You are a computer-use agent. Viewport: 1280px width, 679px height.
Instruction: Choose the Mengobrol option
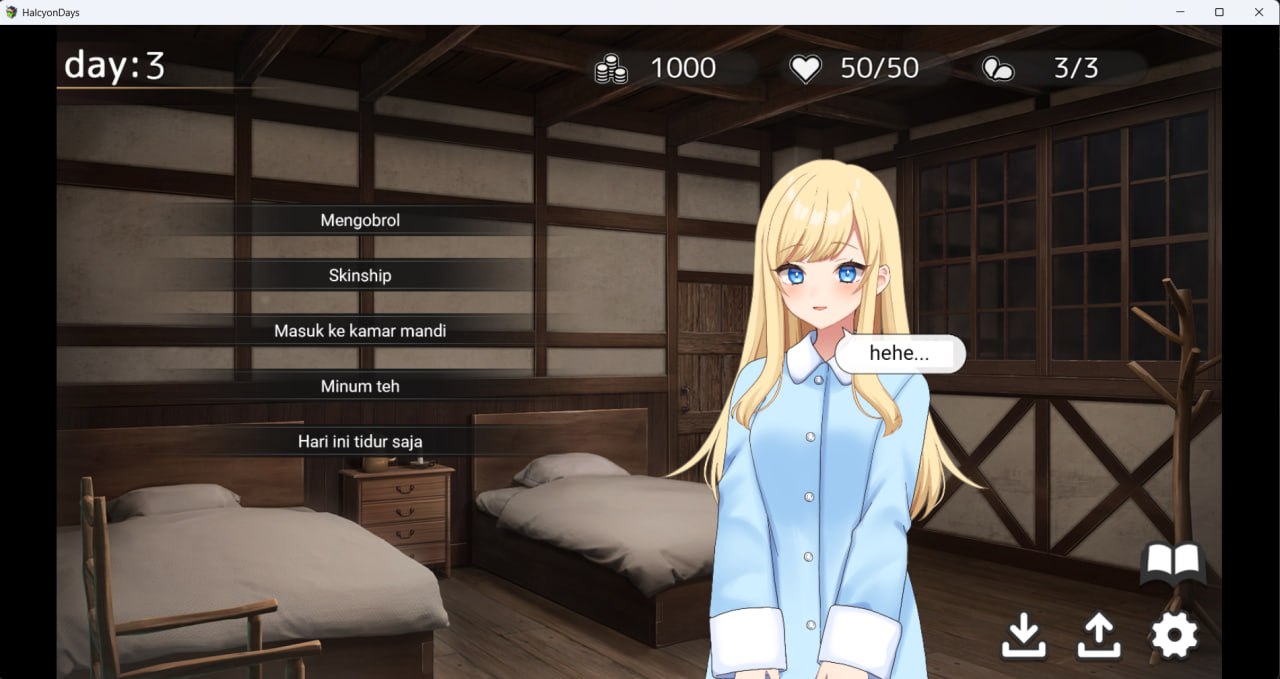(360, 220)
